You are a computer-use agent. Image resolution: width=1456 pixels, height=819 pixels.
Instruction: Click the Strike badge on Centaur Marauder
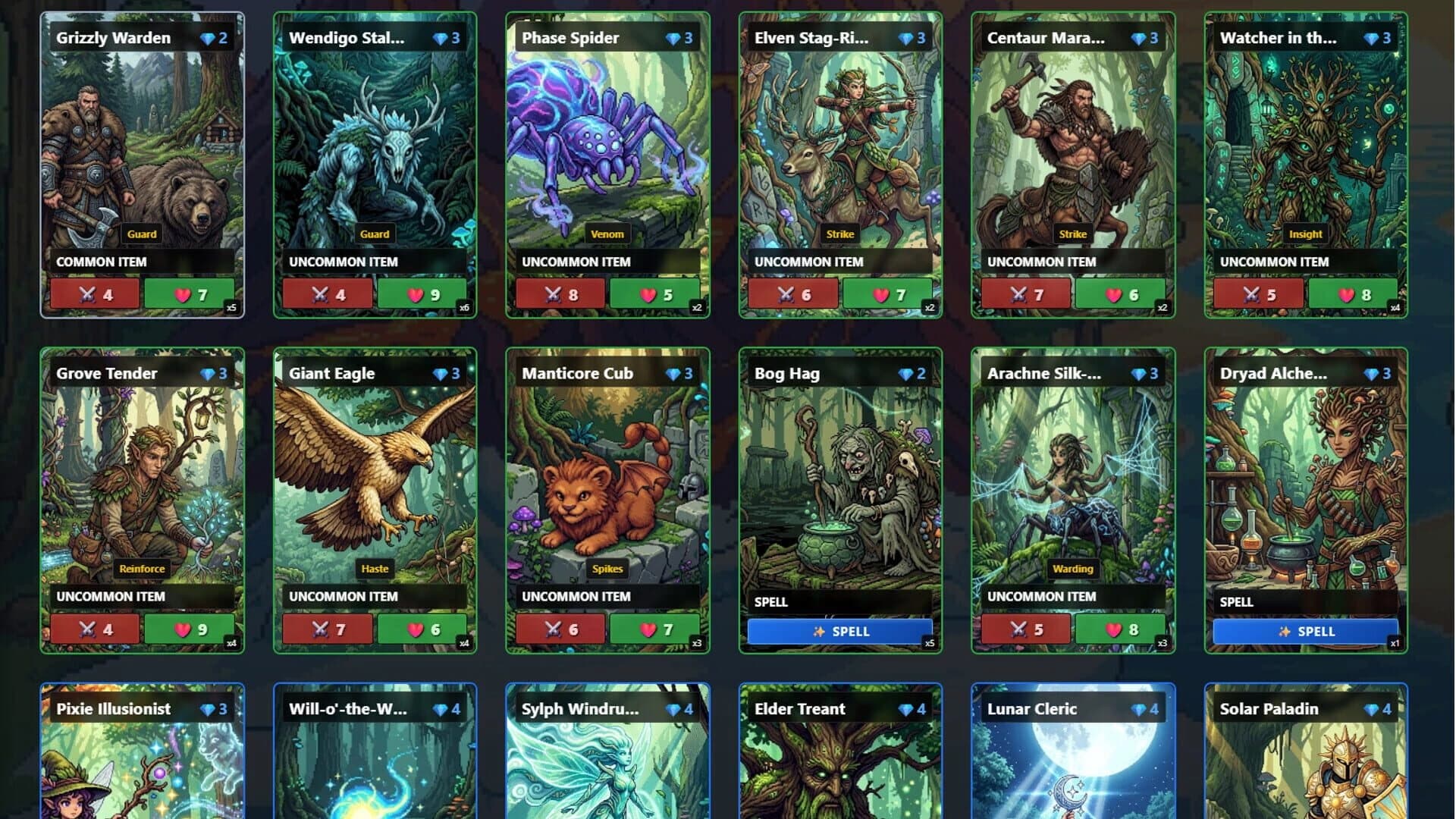coord(1072,234)
